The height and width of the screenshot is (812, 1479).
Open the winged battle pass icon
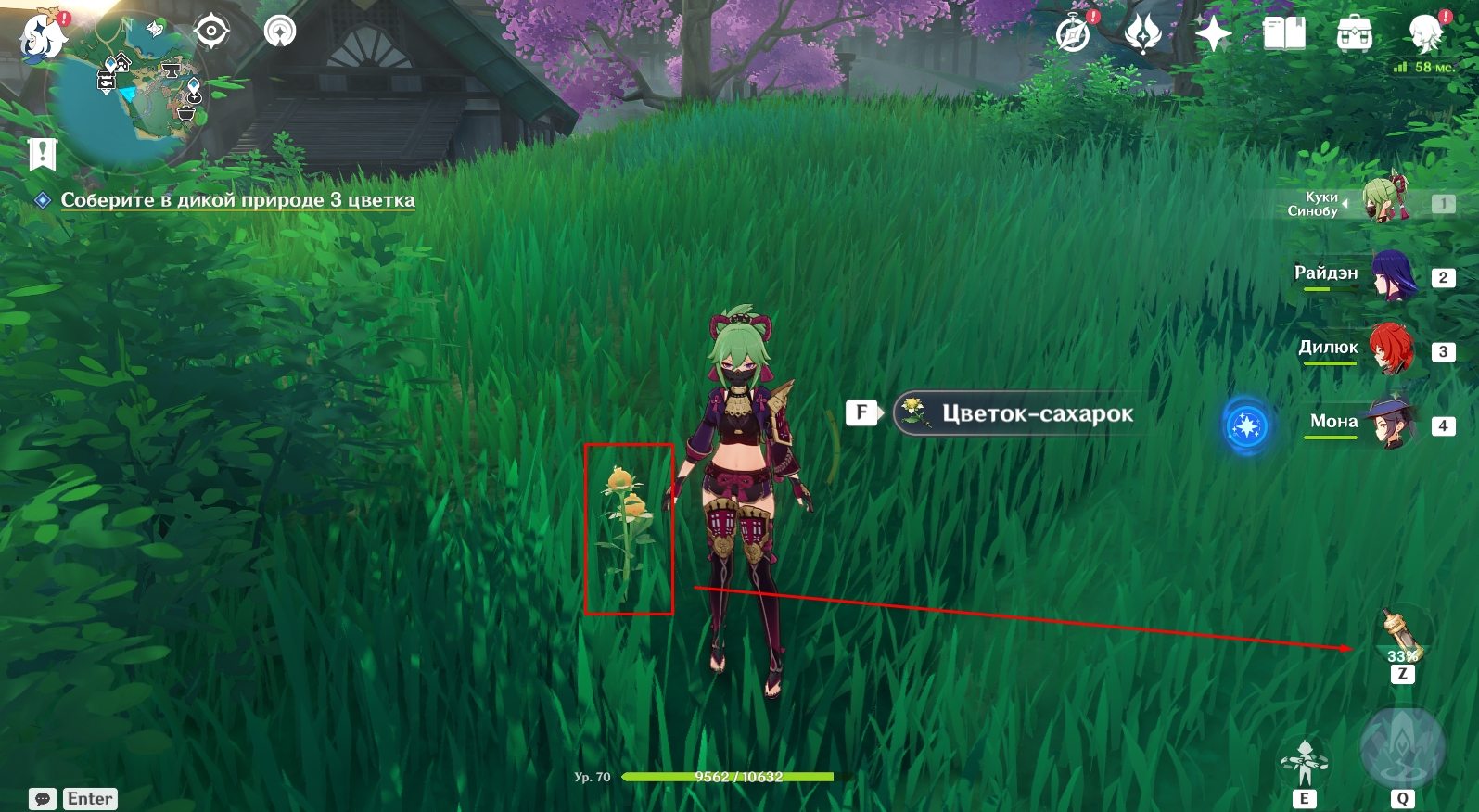click(x=1143, y=35)
